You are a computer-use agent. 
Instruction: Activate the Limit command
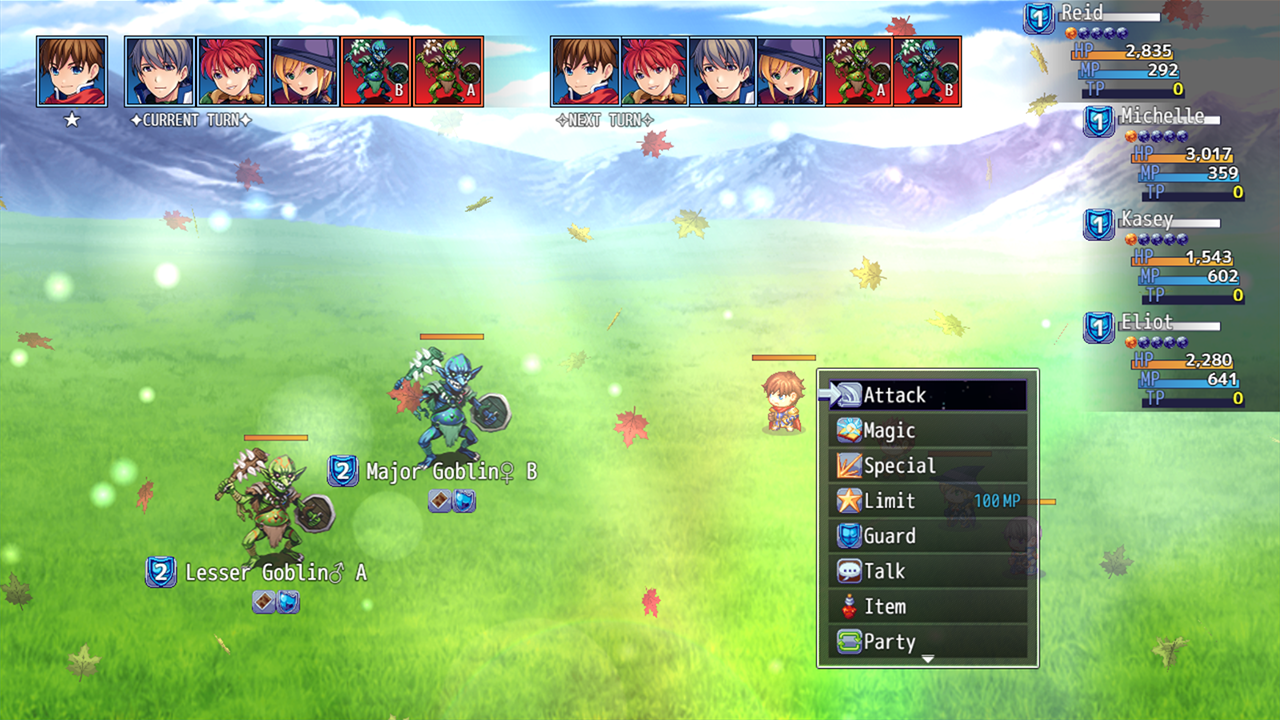pyautogui.click(x=927, y=501)
